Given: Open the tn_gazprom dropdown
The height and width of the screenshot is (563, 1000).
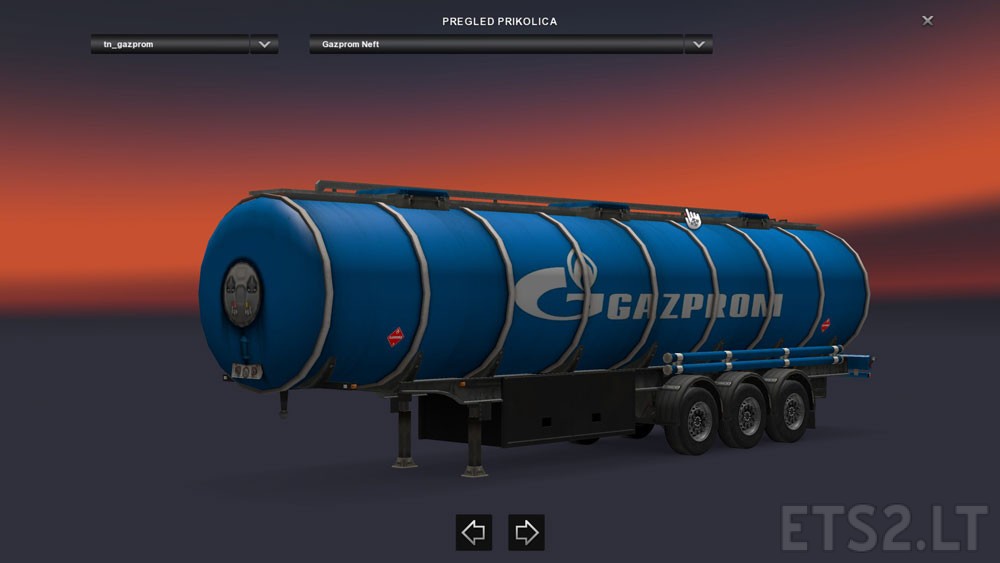Looking at the screenshot, I should pos(264,45).
